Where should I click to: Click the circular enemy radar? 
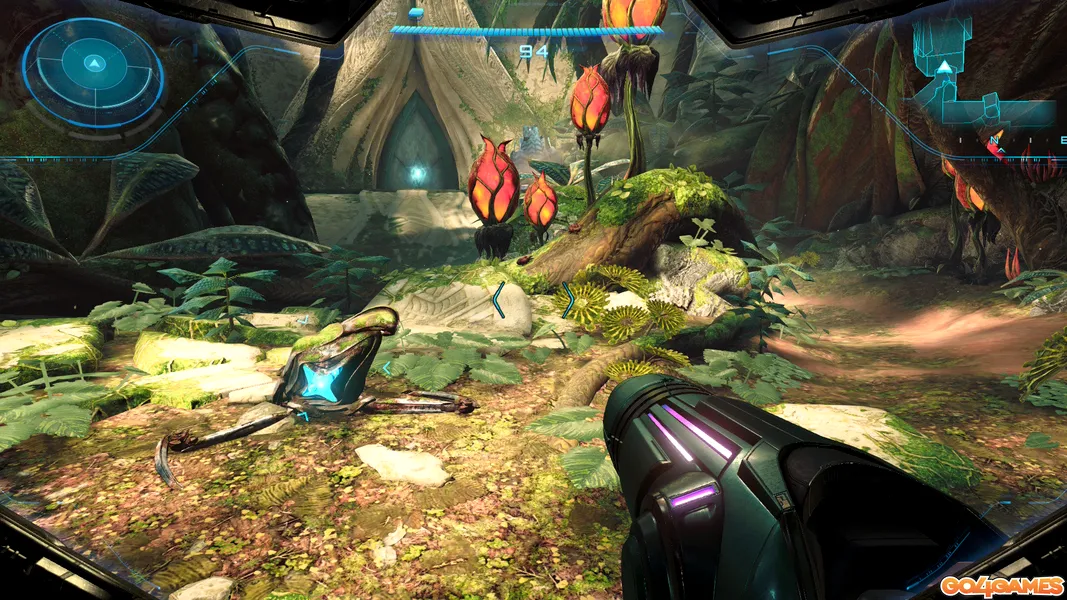pos(92,69)
